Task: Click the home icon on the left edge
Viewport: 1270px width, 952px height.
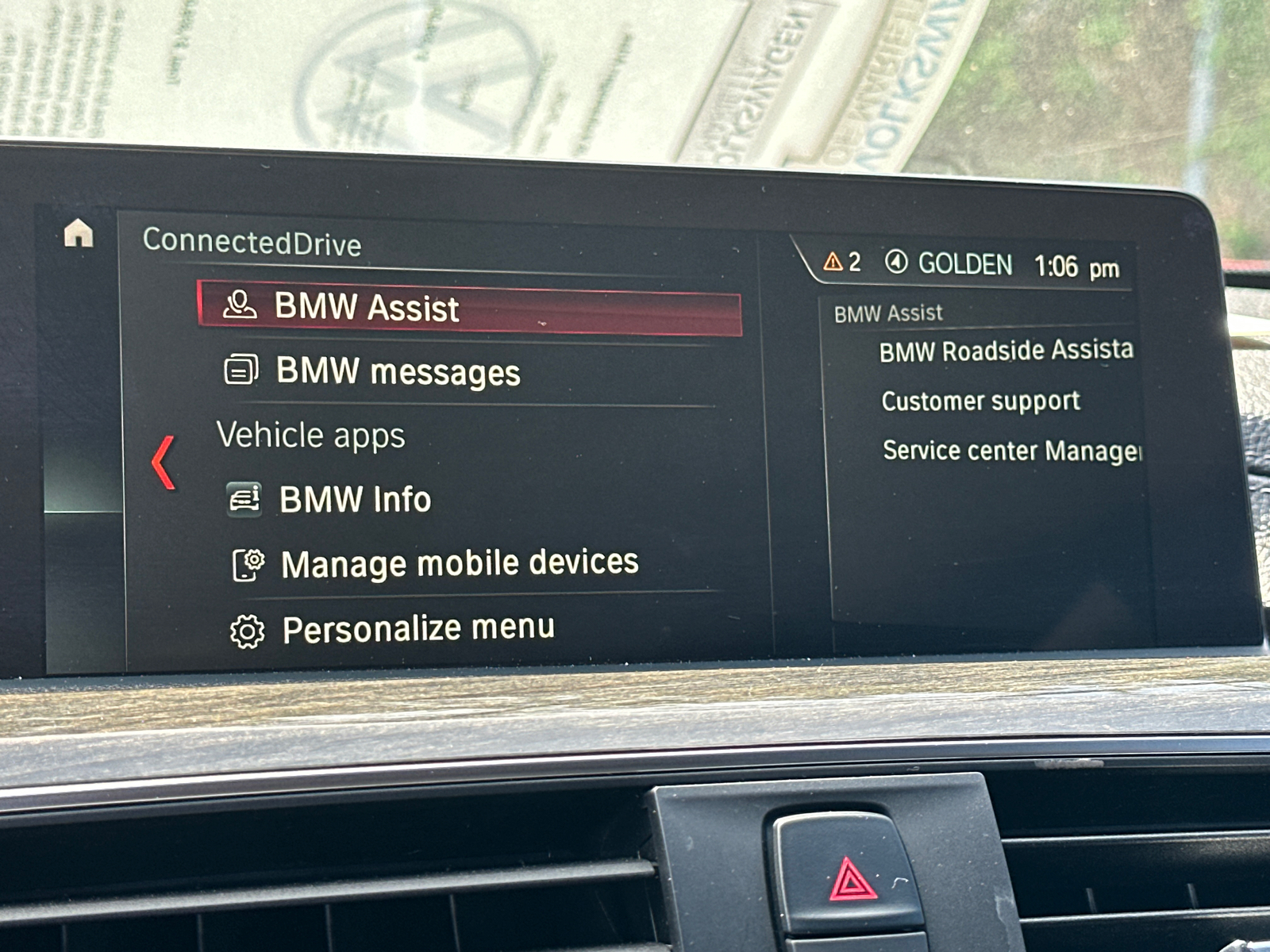Action: (x=79, y=232)
